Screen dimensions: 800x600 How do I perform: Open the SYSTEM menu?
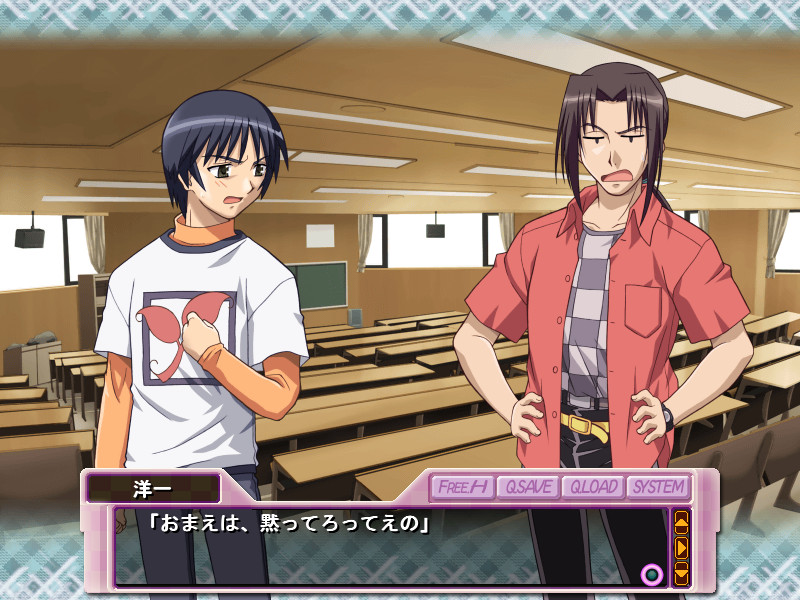coord(658,487)
